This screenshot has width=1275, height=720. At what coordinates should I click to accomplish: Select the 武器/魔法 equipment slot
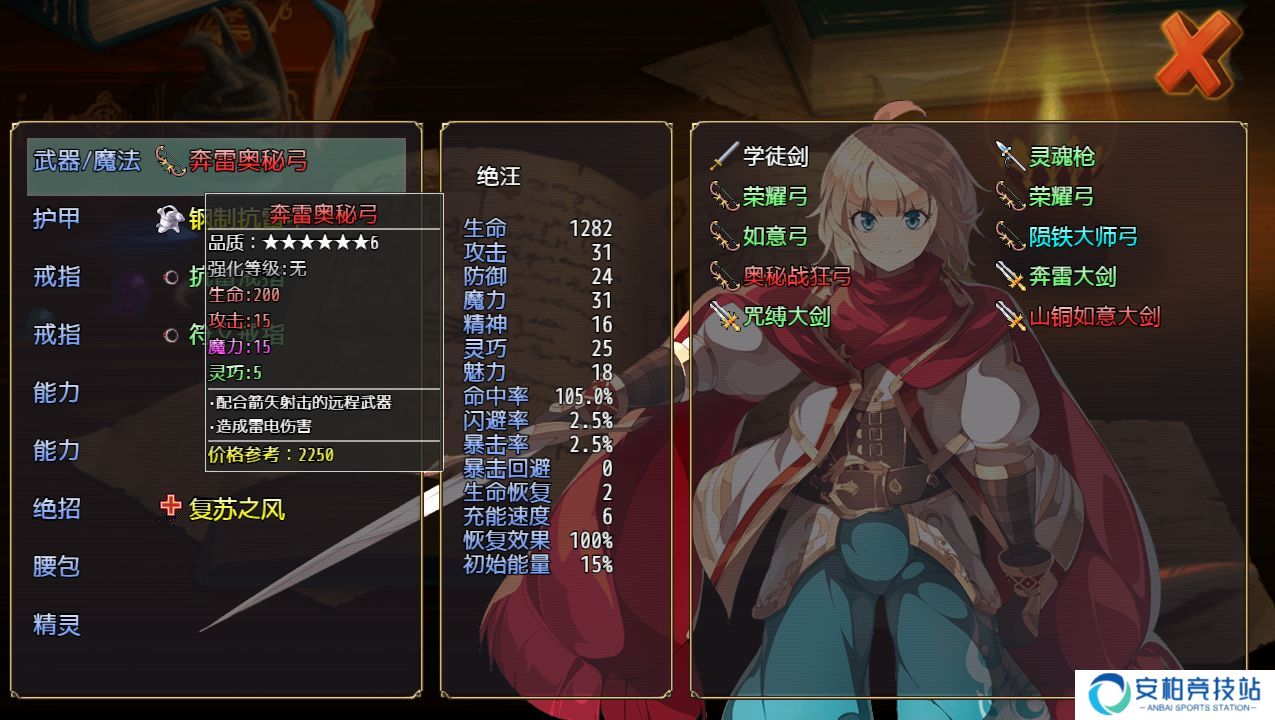[x=216, y=162]
